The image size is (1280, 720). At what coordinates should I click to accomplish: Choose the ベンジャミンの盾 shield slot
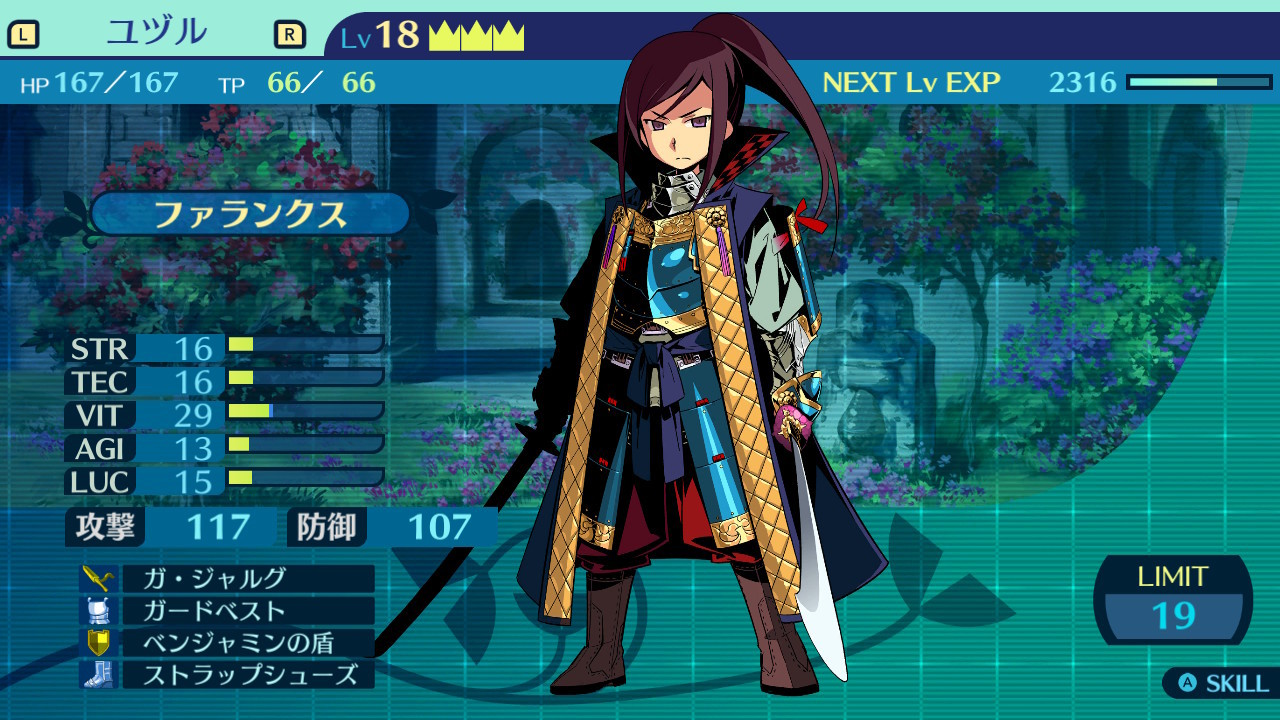point(228,642)
